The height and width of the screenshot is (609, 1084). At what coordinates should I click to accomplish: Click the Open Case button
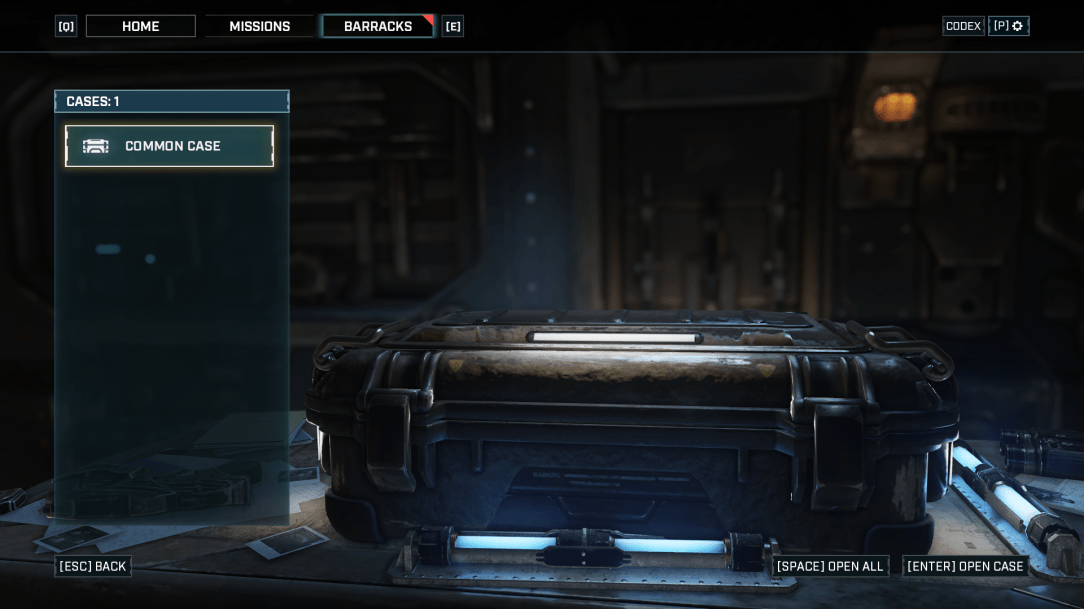[x=965, y=566]
